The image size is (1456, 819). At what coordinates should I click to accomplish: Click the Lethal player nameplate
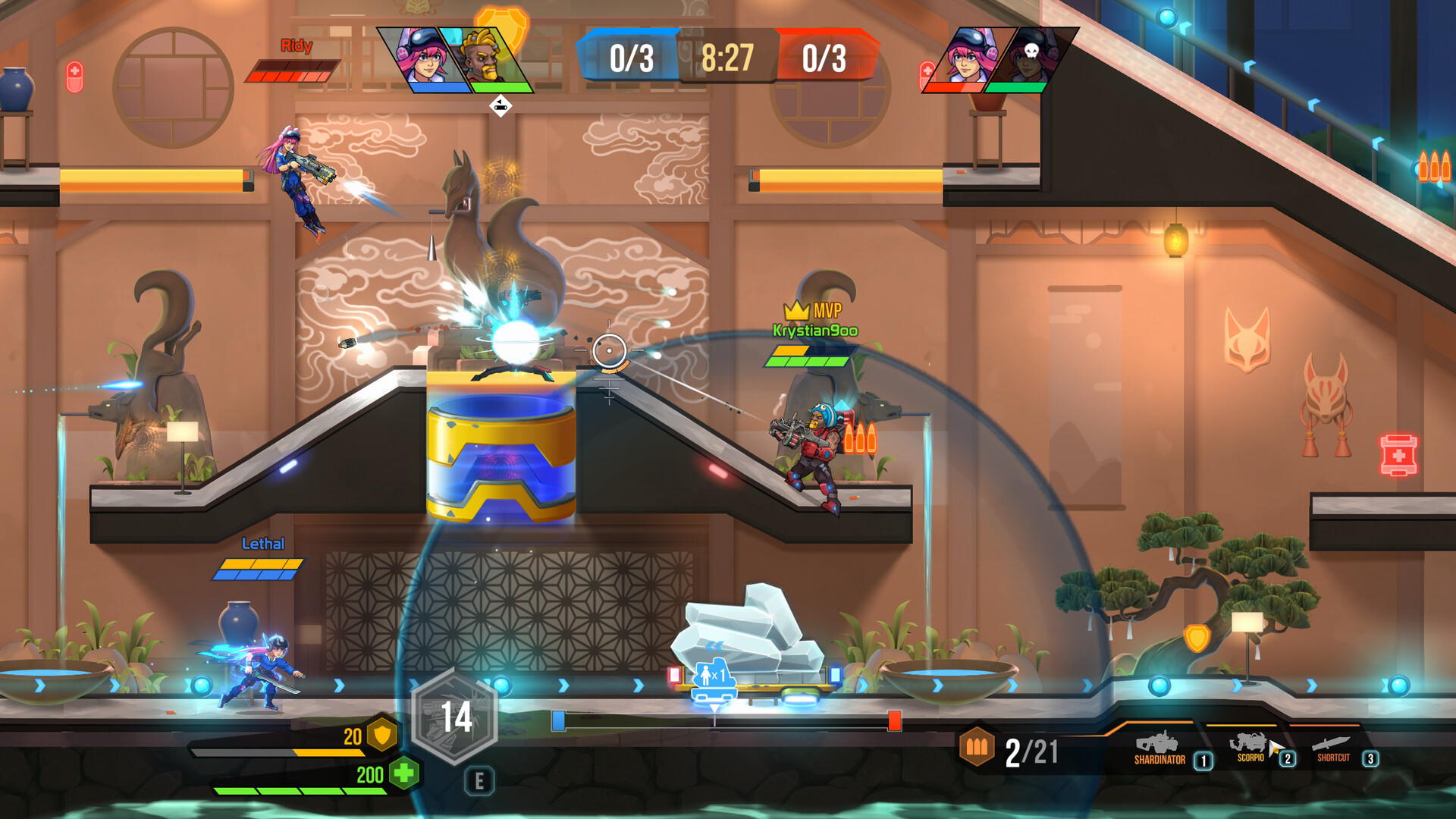pos(263,543)
